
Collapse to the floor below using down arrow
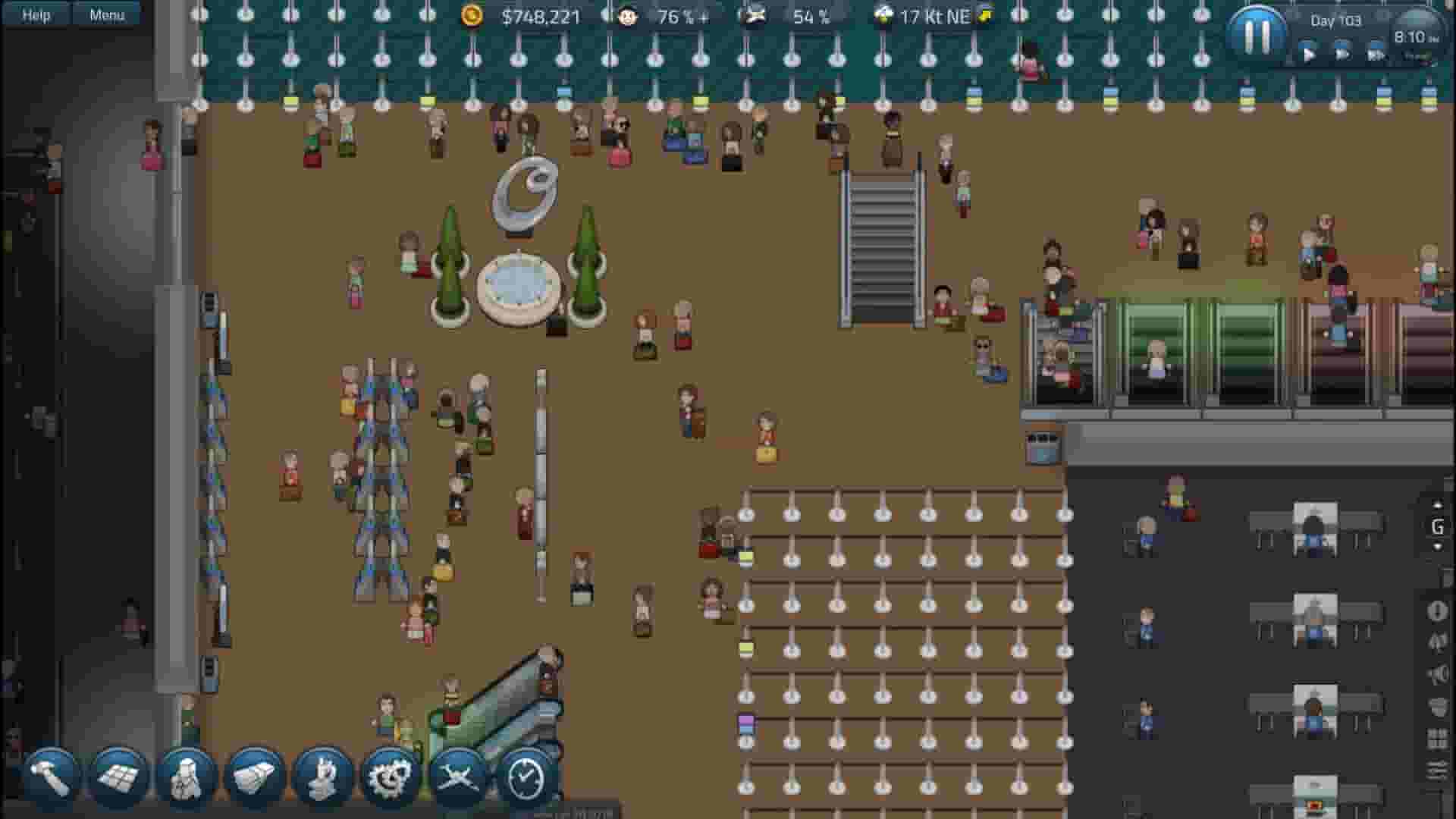[1438, 546]
